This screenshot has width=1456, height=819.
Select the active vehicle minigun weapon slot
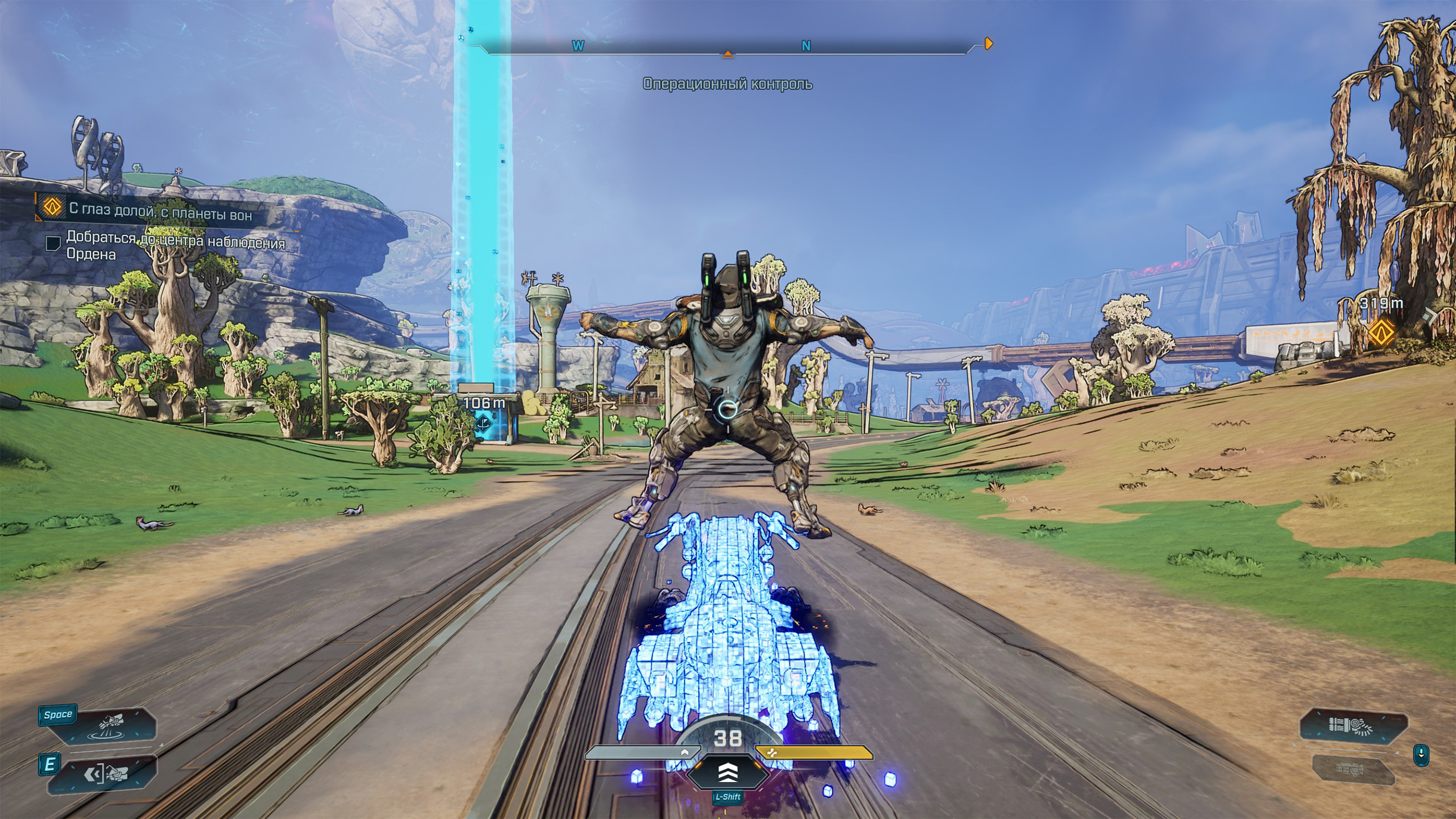[1353, 726]
